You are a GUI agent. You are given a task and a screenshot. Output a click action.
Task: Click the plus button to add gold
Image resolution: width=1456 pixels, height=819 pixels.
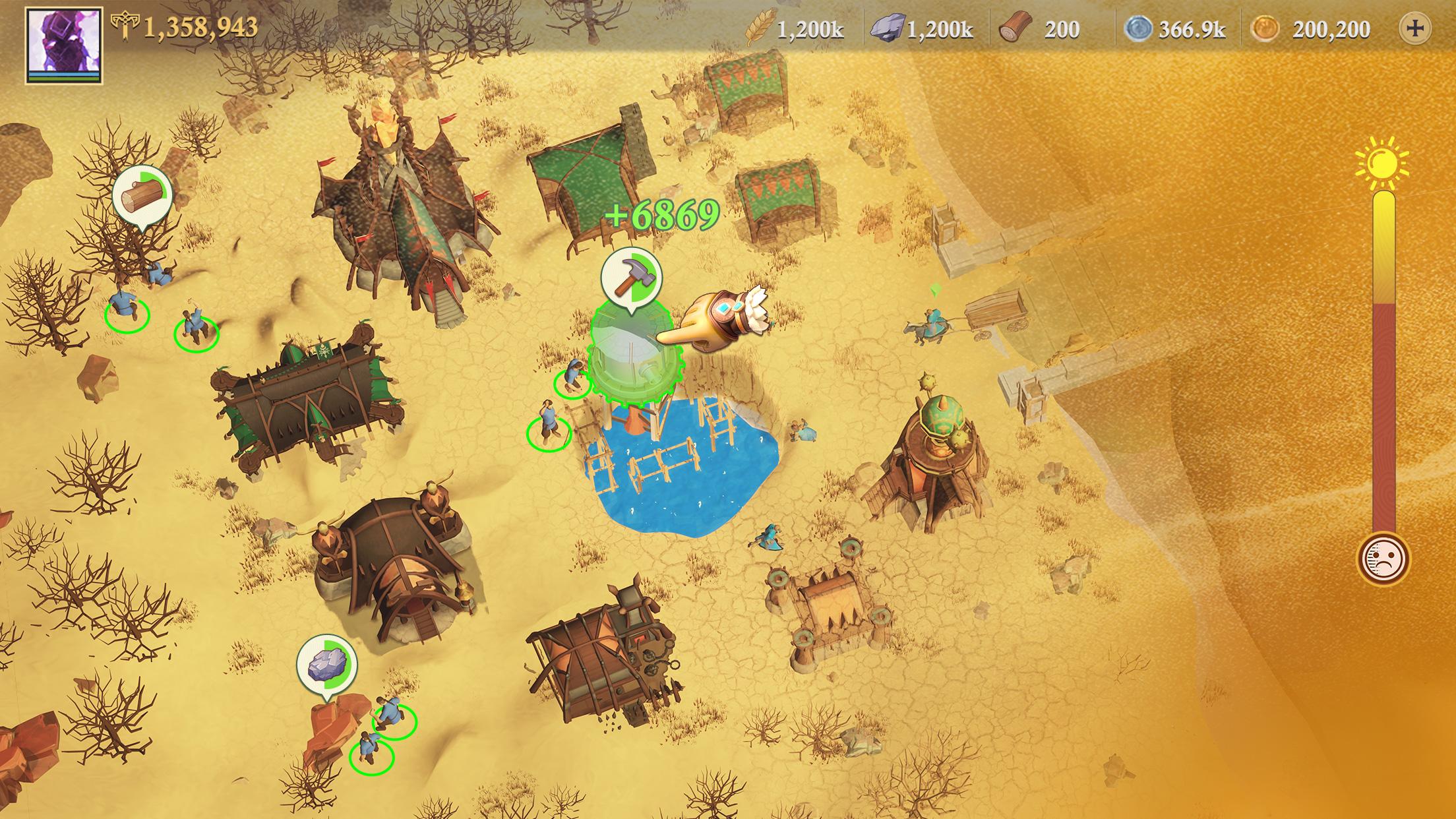click(1414, 29)
